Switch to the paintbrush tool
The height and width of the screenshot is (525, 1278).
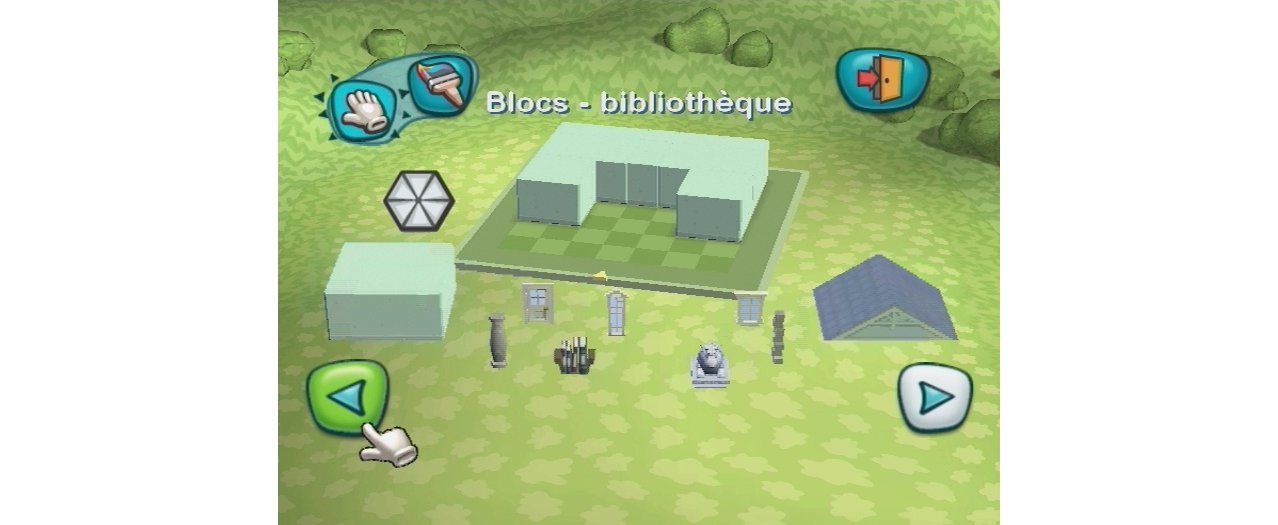click(442, 86)
